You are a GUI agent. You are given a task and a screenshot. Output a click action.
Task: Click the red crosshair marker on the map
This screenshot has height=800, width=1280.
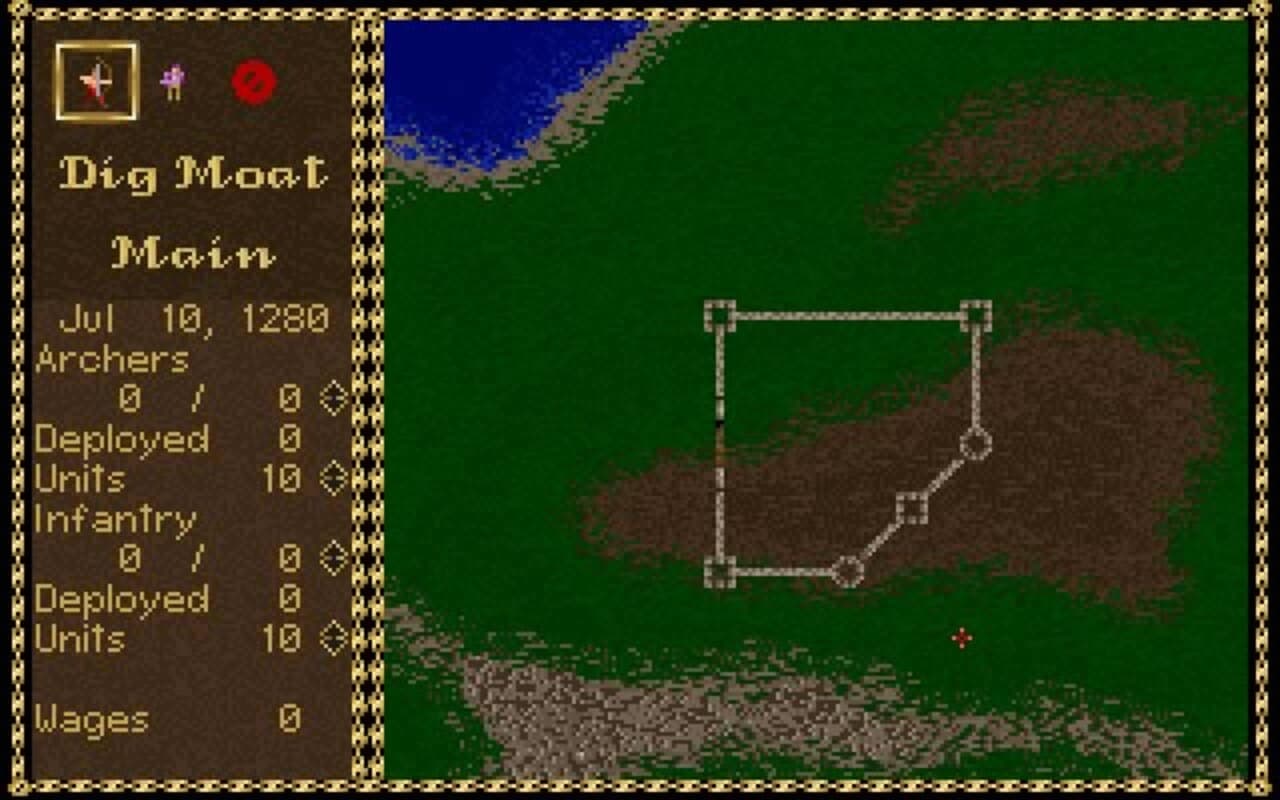coord(961,637)
